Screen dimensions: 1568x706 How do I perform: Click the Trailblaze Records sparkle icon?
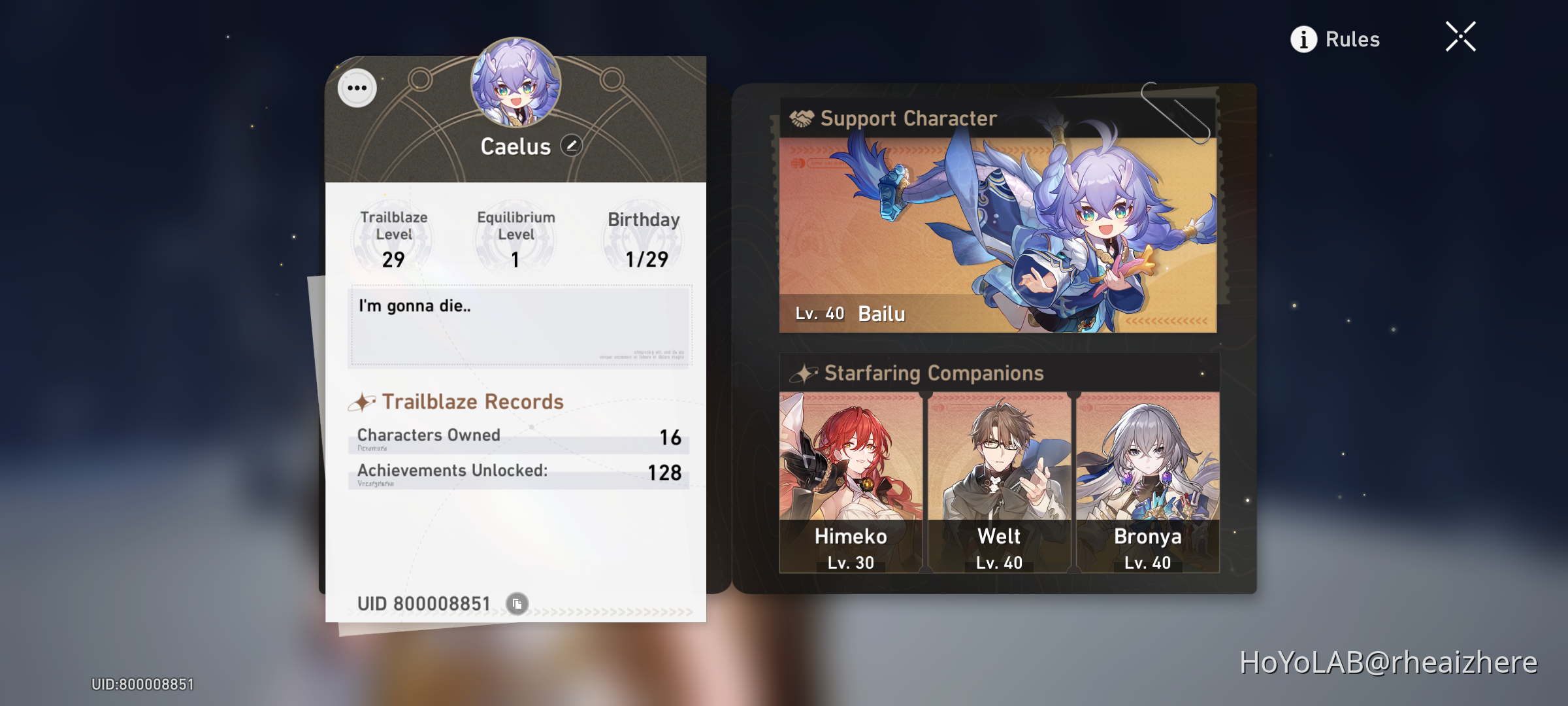point(365,401)
